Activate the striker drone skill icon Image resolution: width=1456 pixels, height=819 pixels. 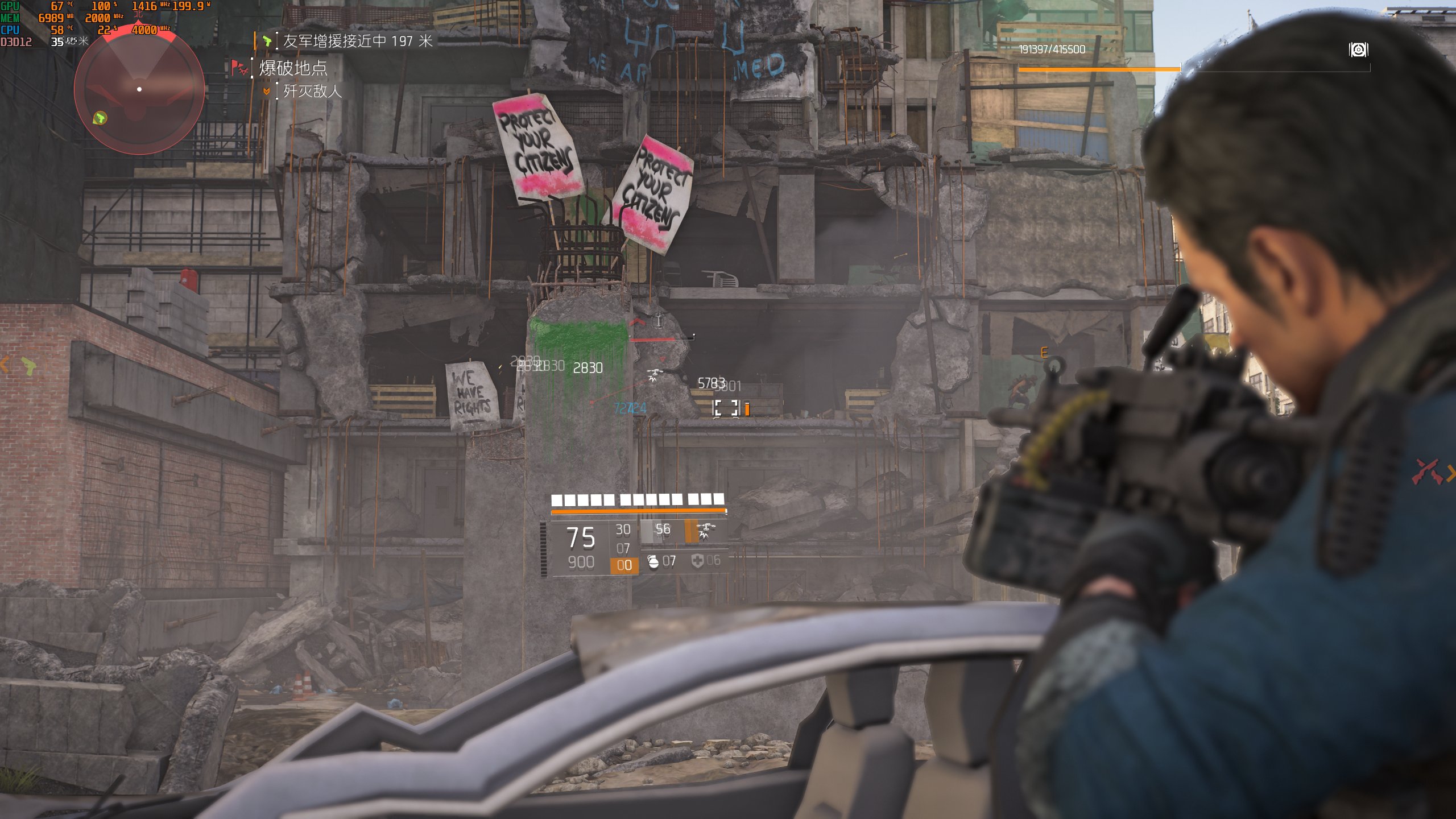(x=706, y=531)
